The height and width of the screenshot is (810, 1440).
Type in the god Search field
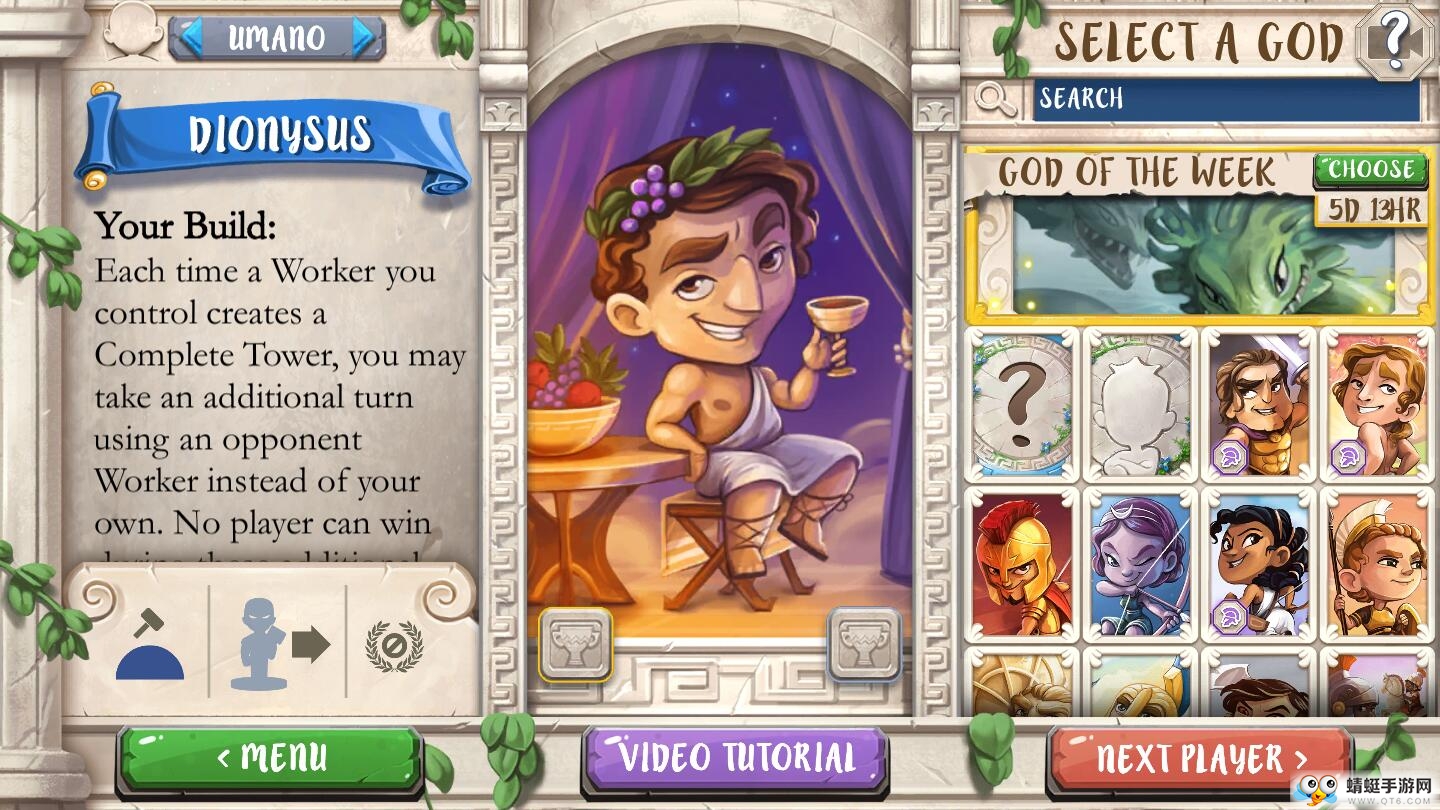[1226, 99]
